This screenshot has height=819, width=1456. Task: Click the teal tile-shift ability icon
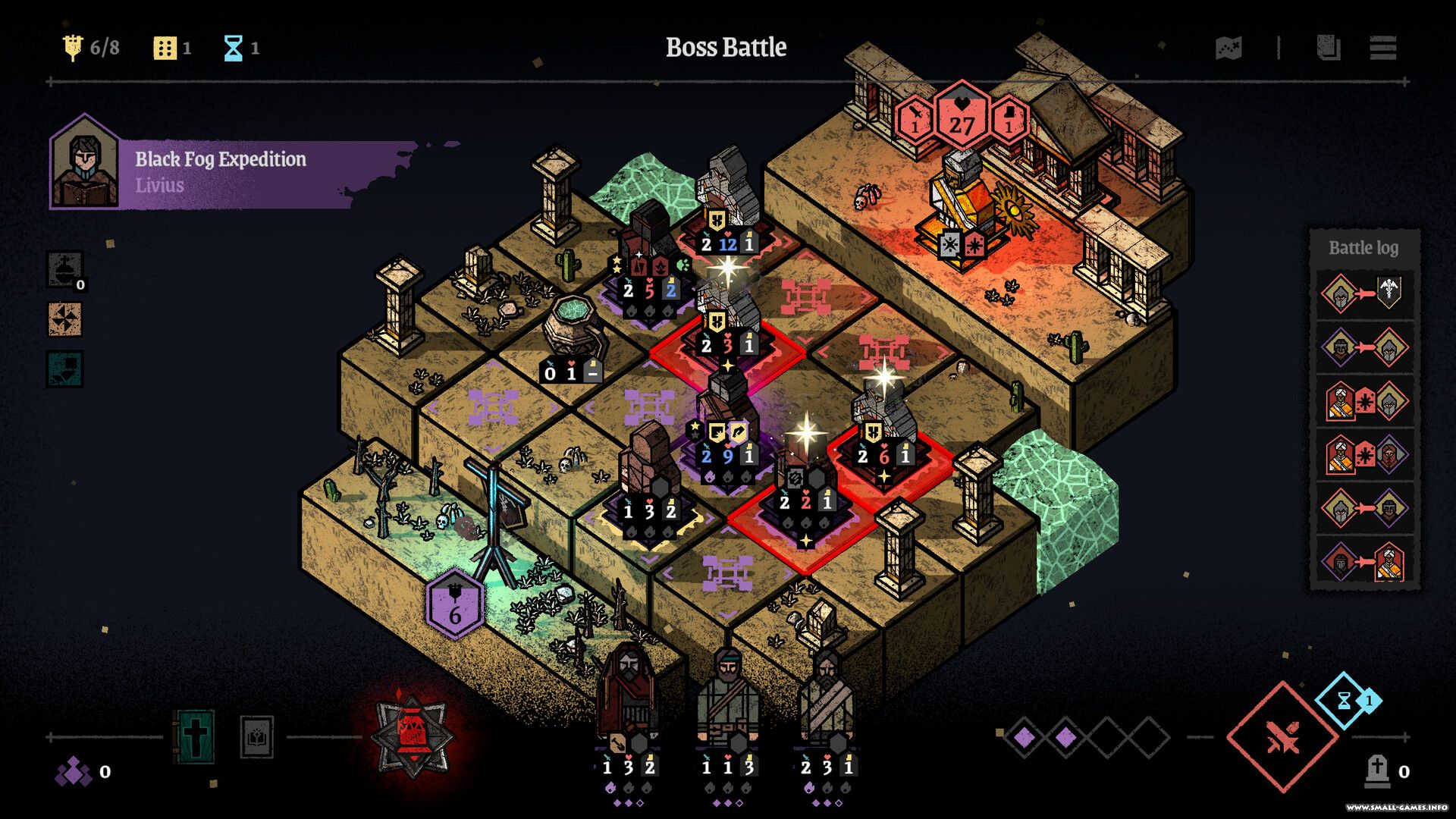[x=64, y=369]
